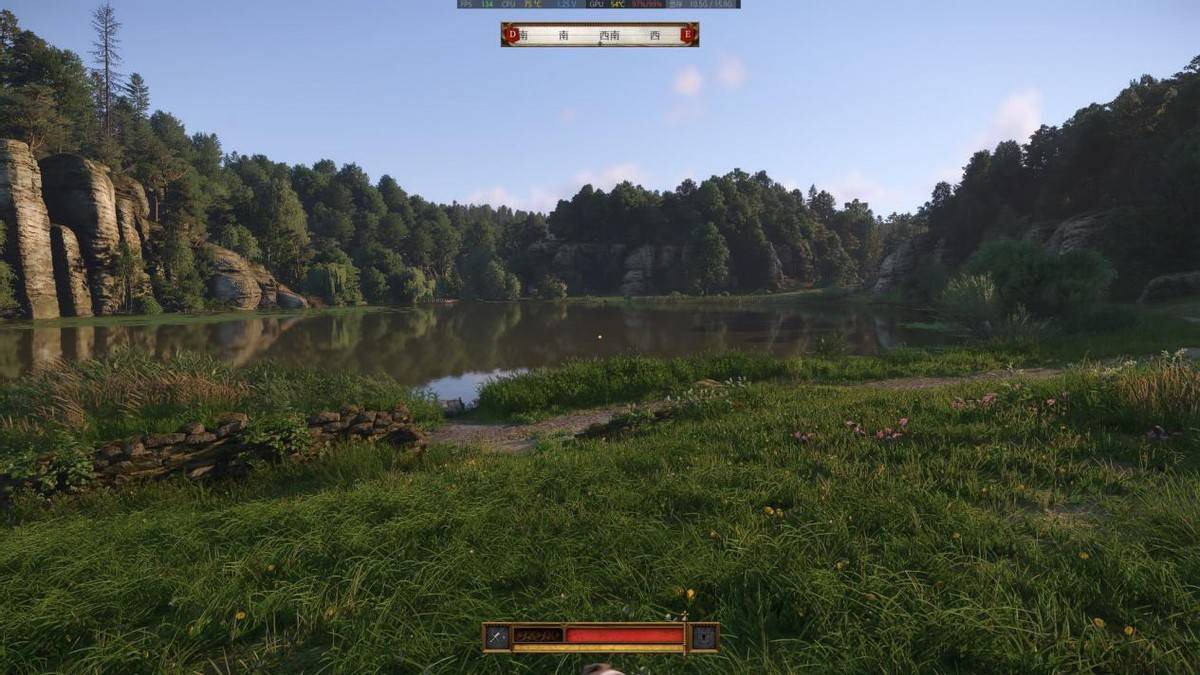Click the keyhole icon beside health bar

(x=704, y=636)
